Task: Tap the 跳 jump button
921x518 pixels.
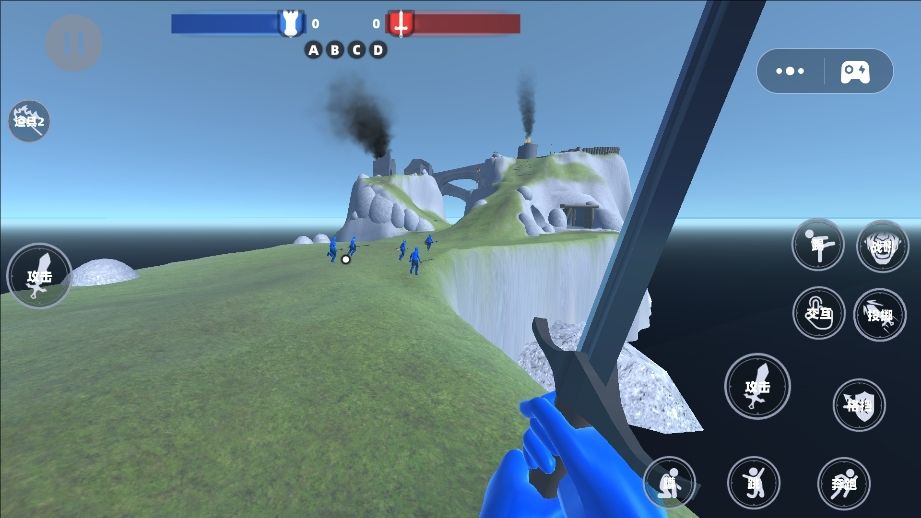Action: pyautogui.click(x=753, y=483)
